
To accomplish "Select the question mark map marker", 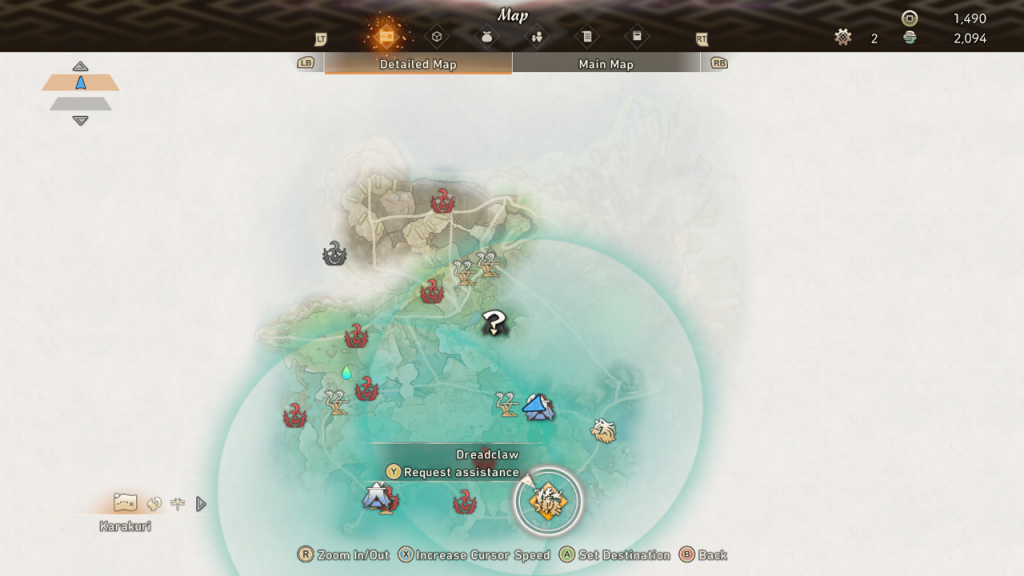I will coord(494,322).
